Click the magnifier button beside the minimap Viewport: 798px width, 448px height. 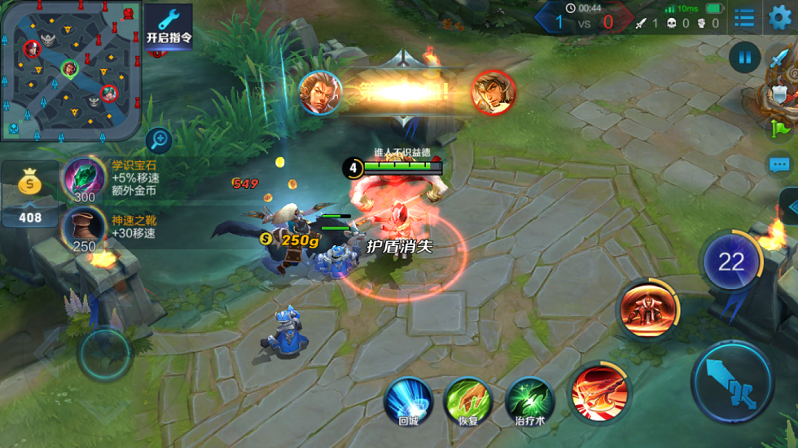[158, 140]
